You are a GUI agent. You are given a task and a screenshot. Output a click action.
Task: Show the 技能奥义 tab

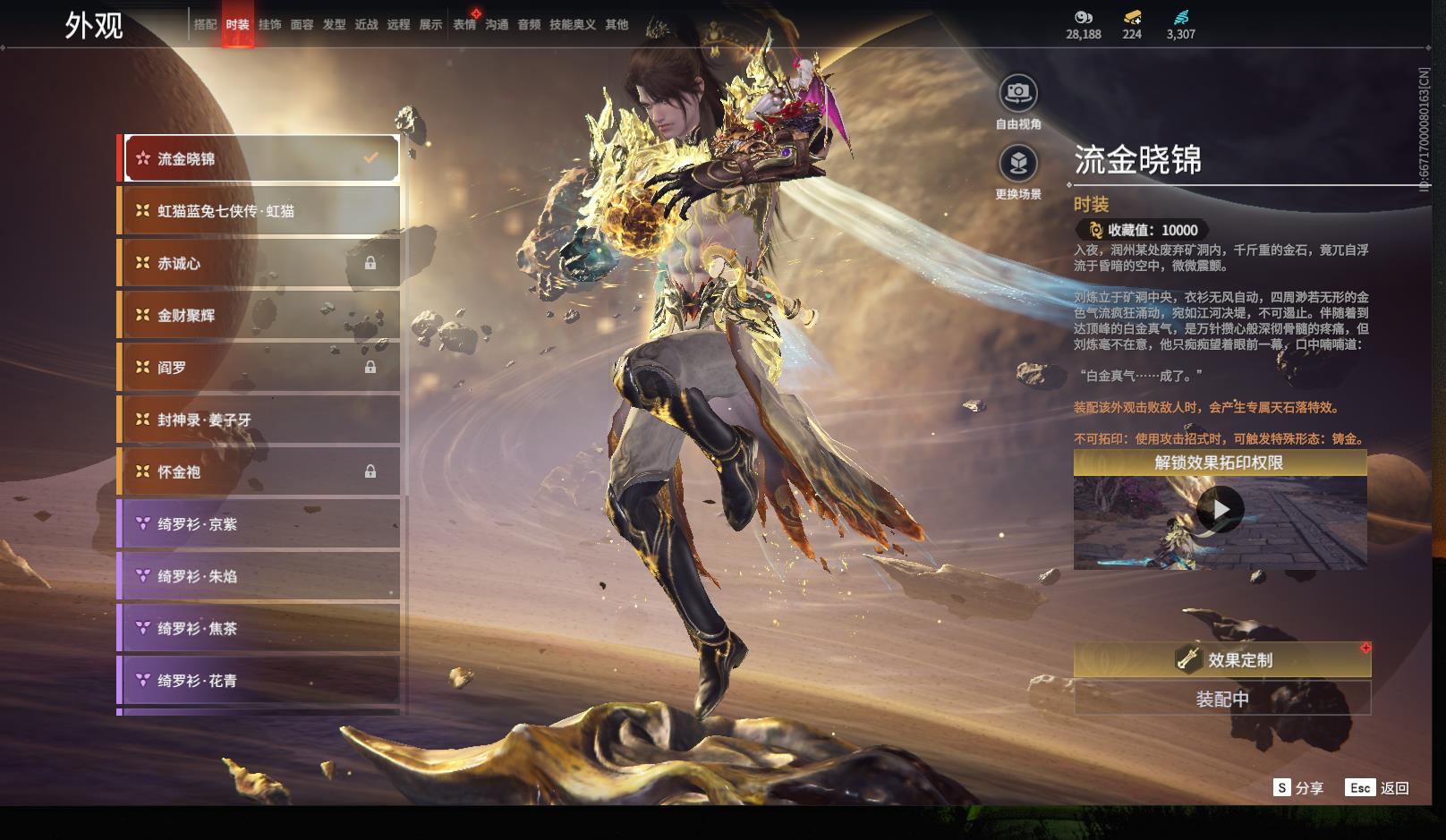572,25
